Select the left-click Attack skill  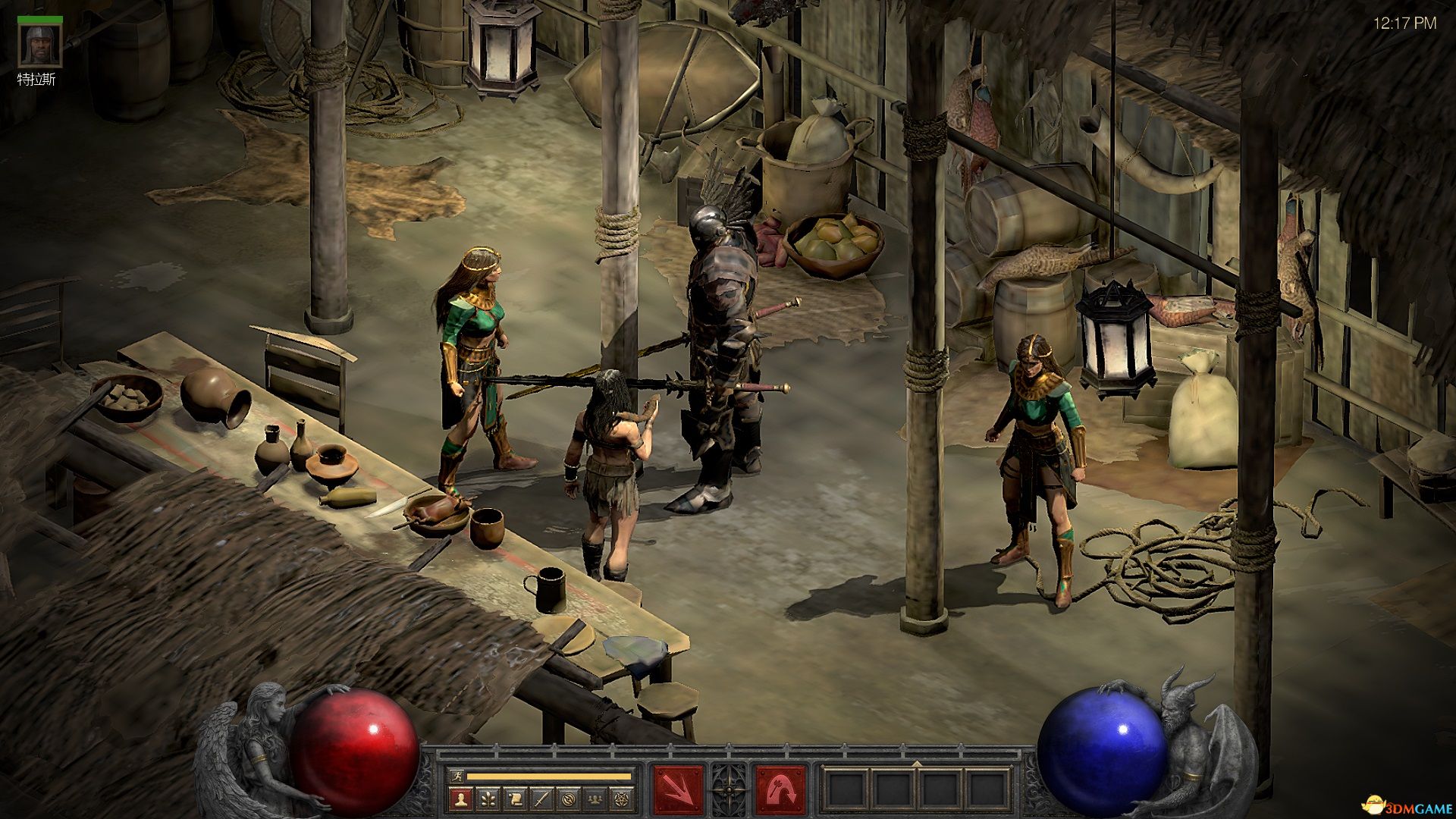(x=678, y=790)
